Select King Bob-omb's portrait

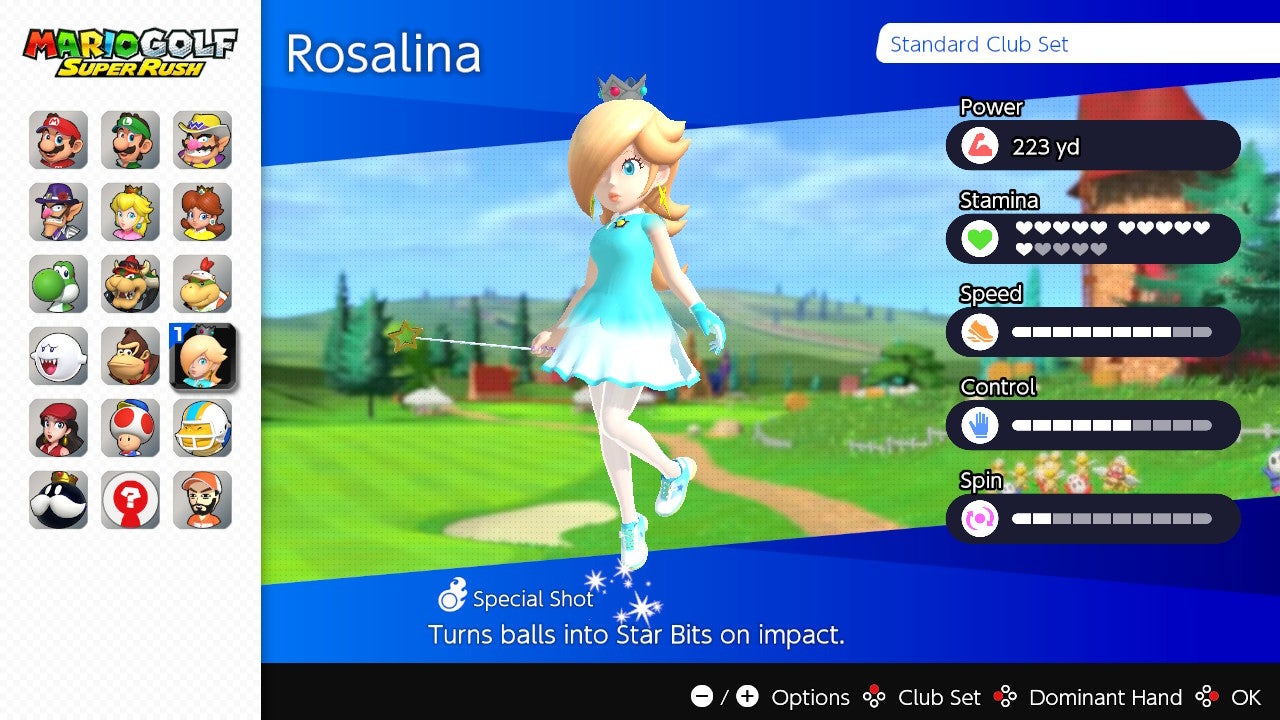click(58, 500)
